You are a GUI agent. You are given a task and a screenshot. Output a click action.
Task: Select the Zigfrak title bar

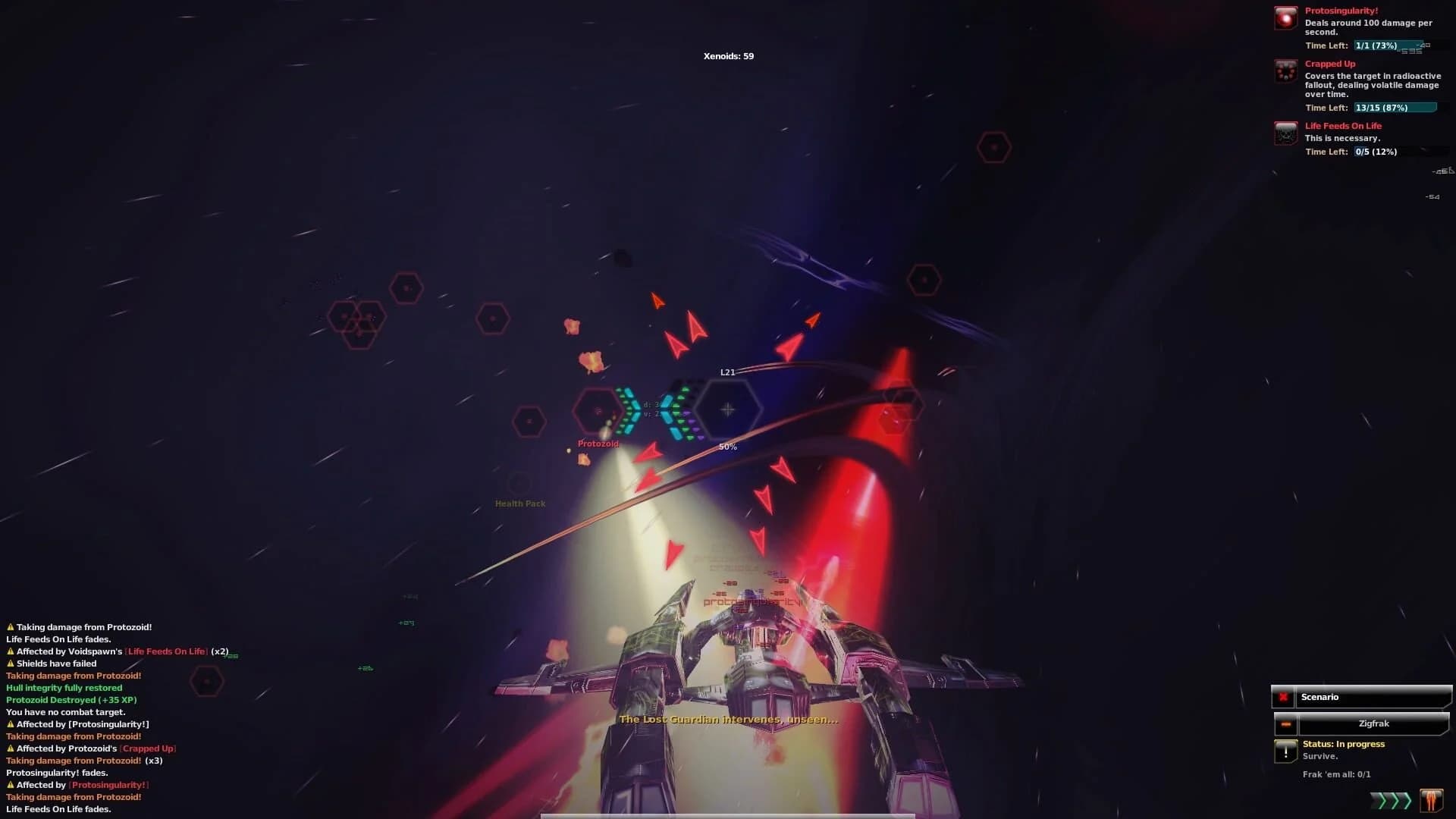[x=1373, y=723]
